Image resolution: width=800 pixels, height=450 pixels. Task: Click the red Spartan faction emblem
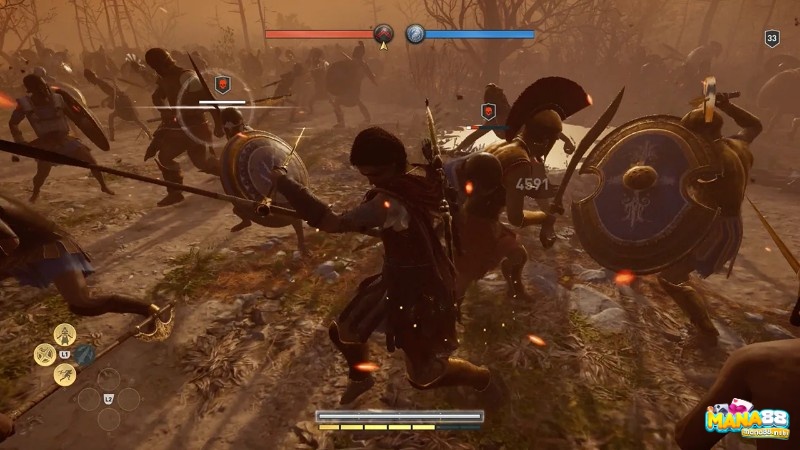click(383, 35)
